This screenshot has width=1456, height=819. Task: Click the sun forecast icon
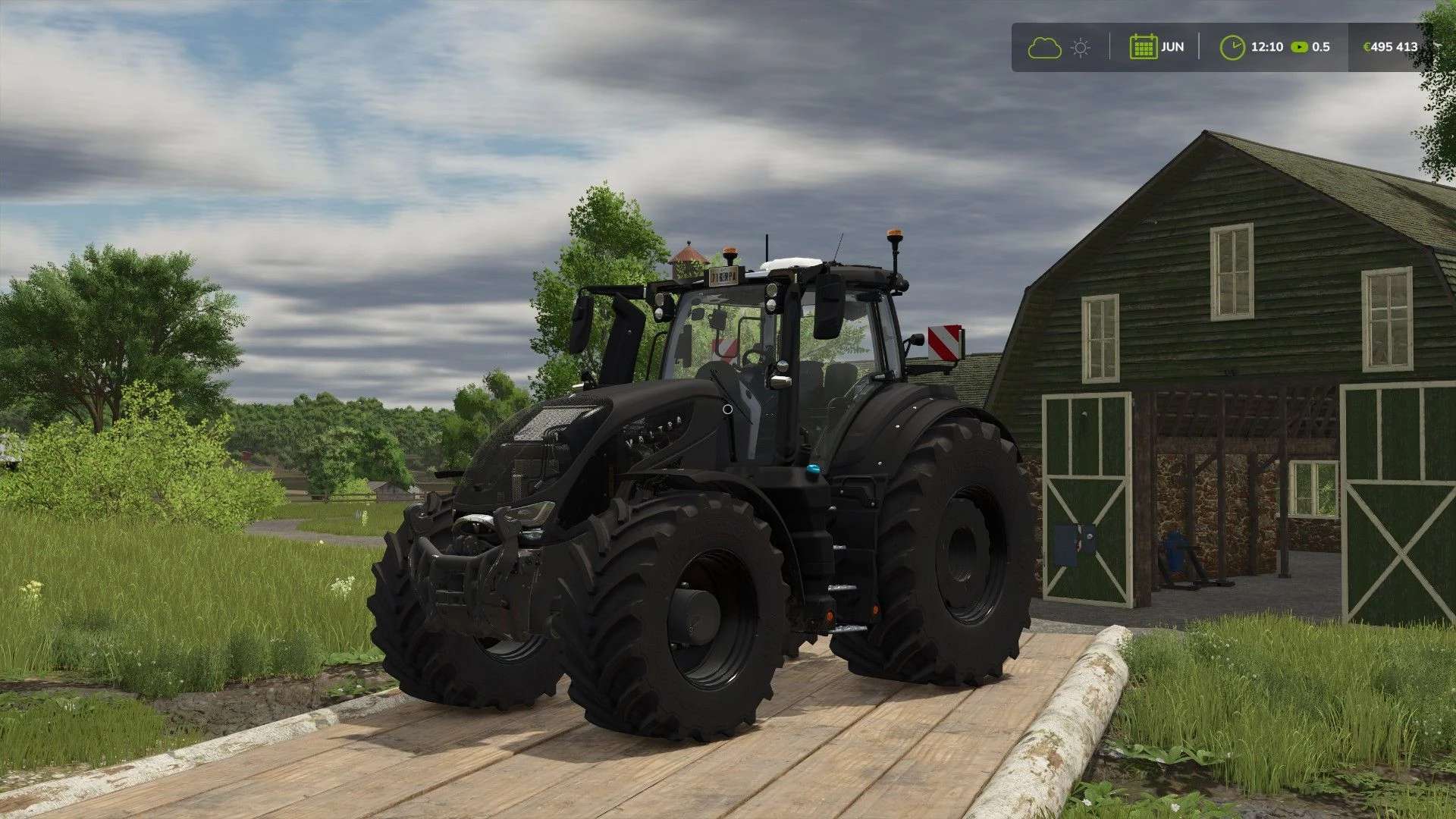pyautogui.click(x=1081, y=48)
